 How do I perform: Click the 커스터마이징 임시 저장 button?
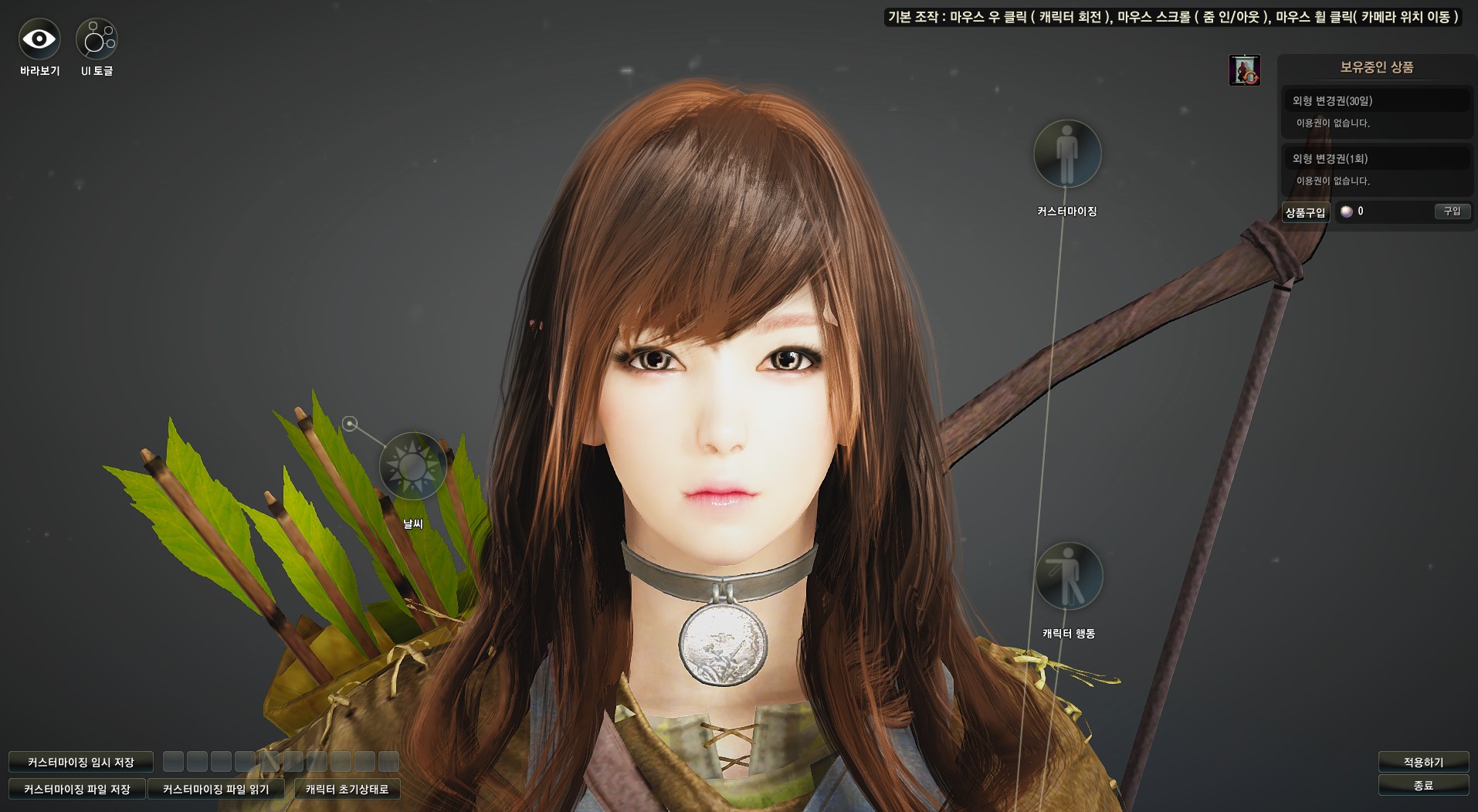[x=81, y=762]
